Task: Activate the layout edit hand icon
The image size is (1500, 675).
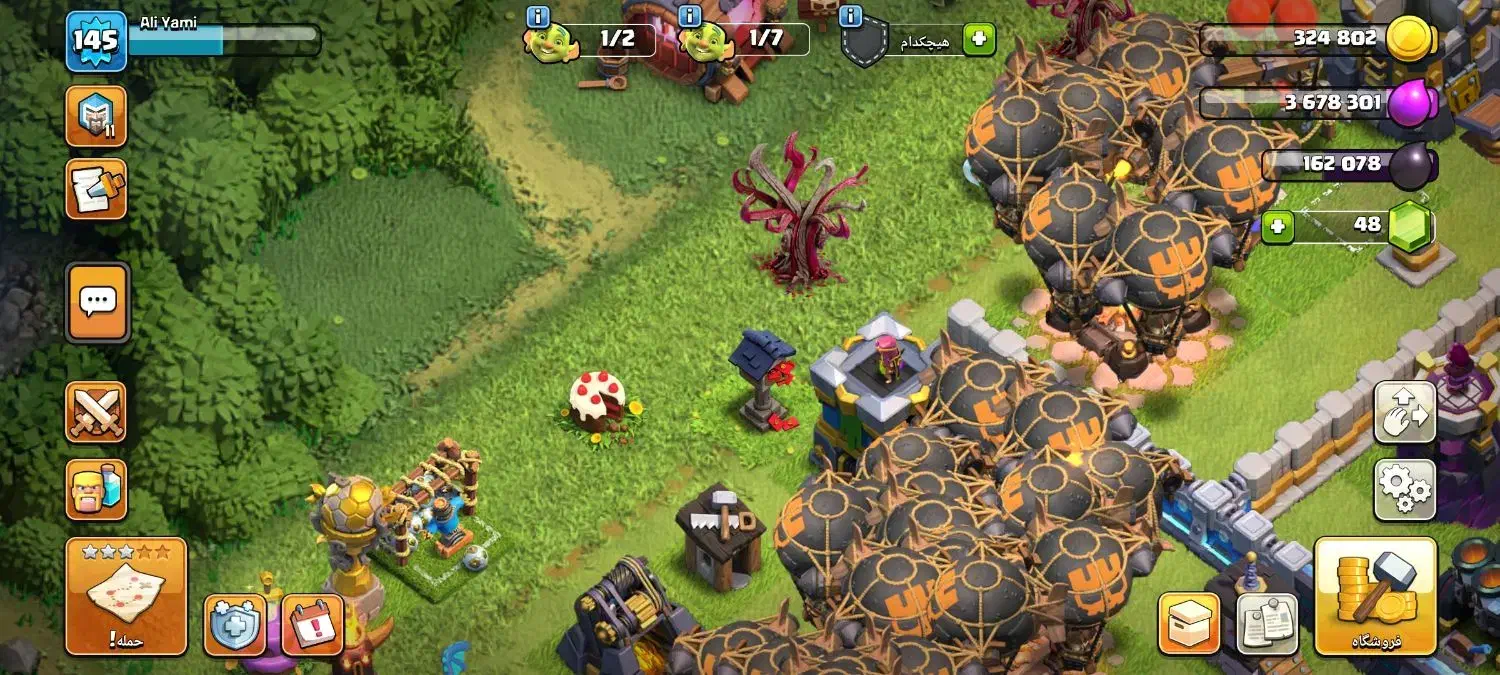Action: point(1405,412)
